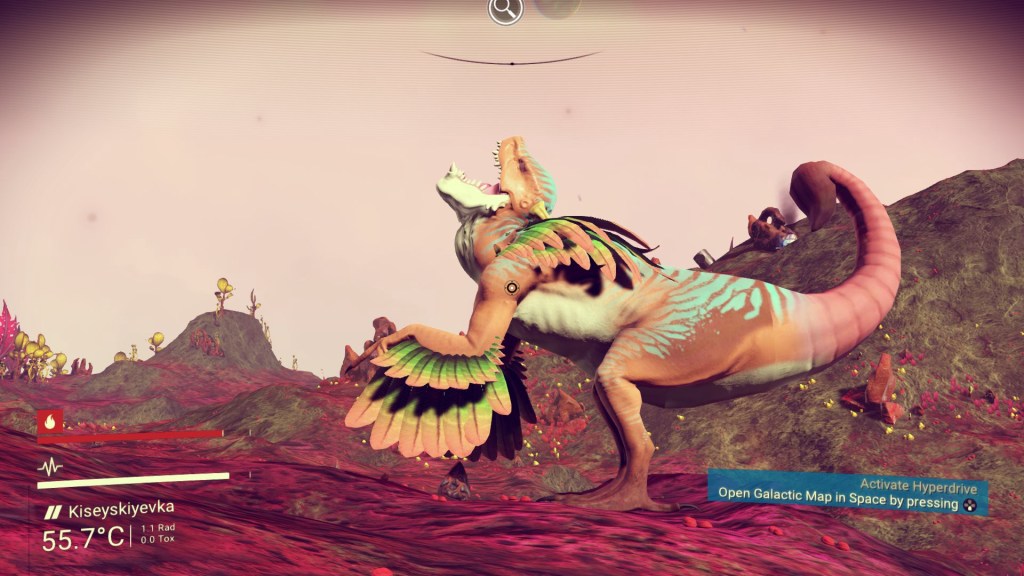Select the flame hazard protection icon

tap(50, 421)
